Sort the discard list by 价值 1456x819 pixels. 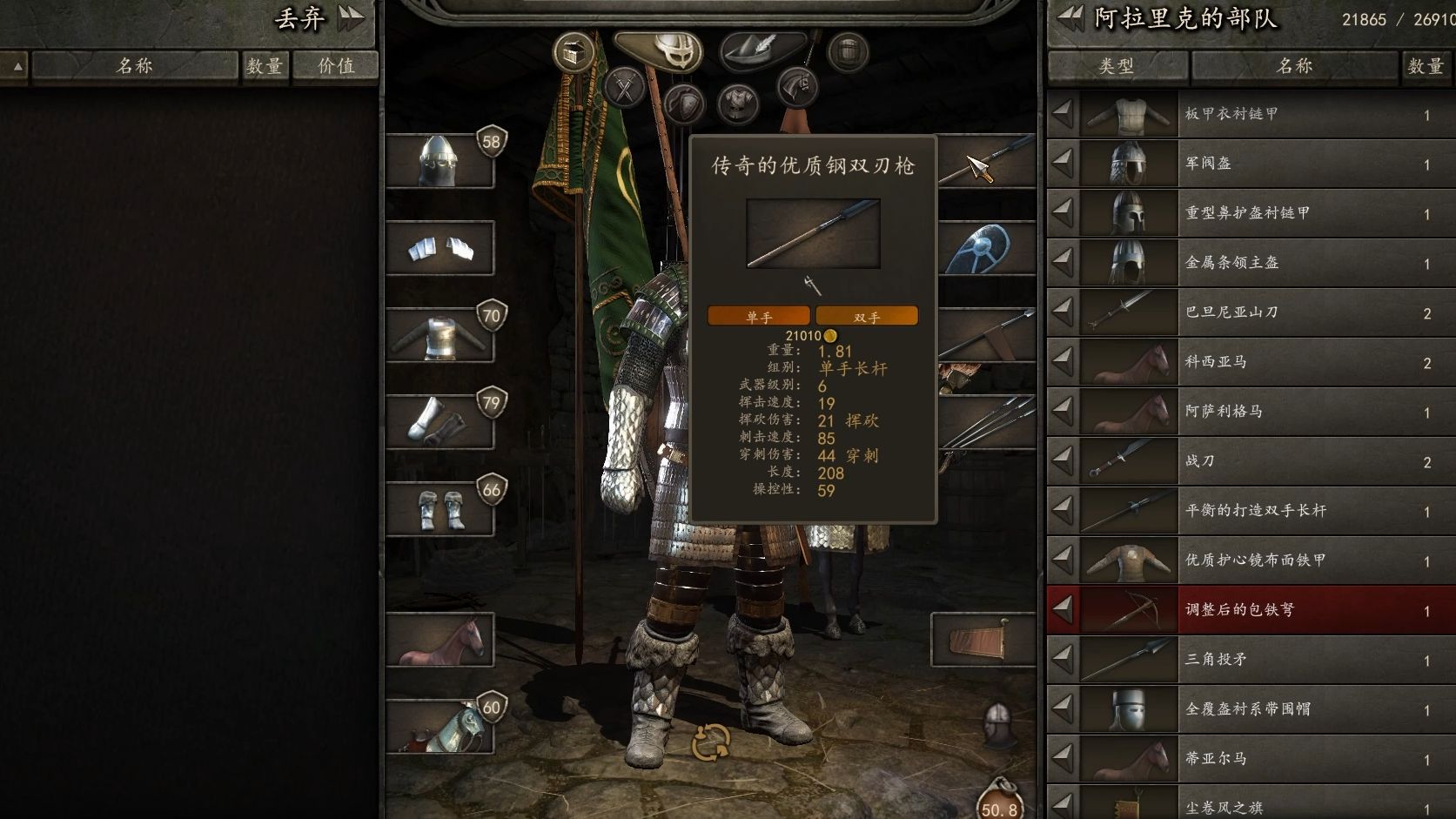click(336, 66)
